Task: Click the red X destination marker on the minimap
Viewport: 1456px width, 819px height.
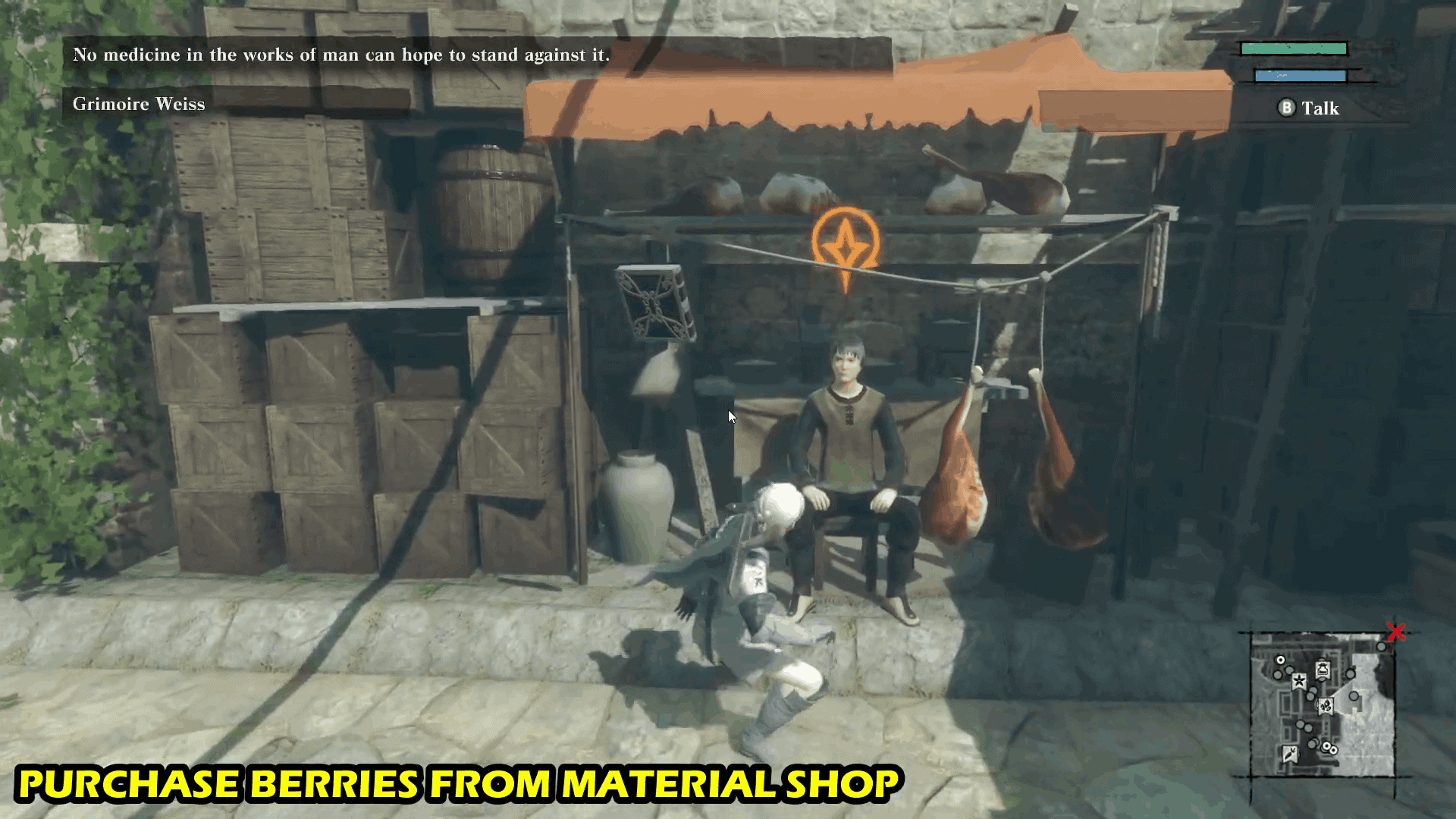Action: (x=1396, y=633)
